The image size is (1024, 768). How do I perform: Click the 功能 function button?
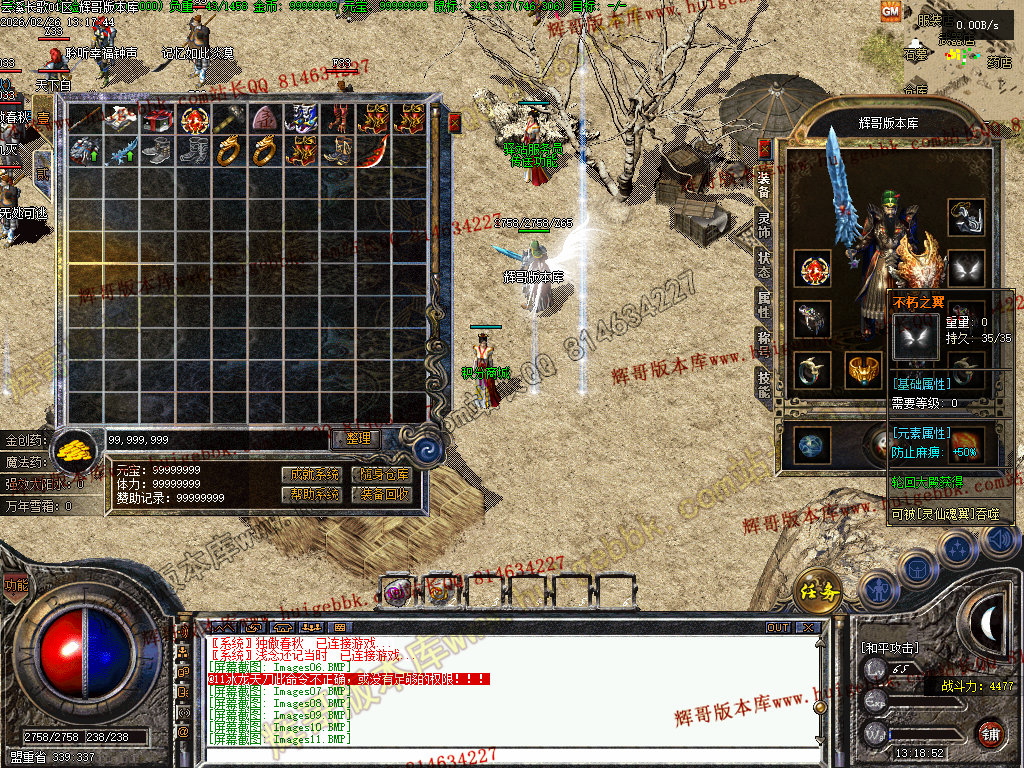(x=16, y=586)
